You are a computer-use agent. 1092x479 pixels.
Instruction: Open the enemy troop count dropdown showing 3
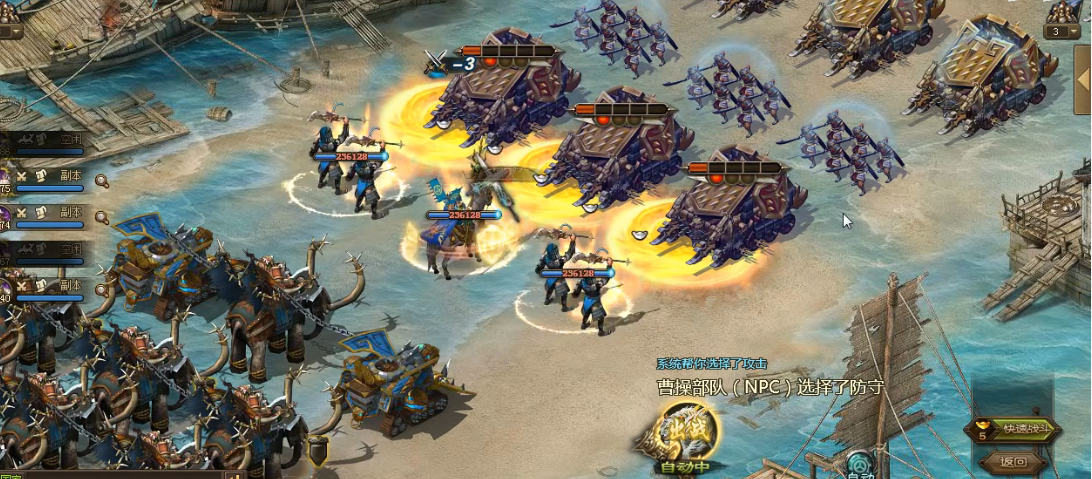(1062, 31)
